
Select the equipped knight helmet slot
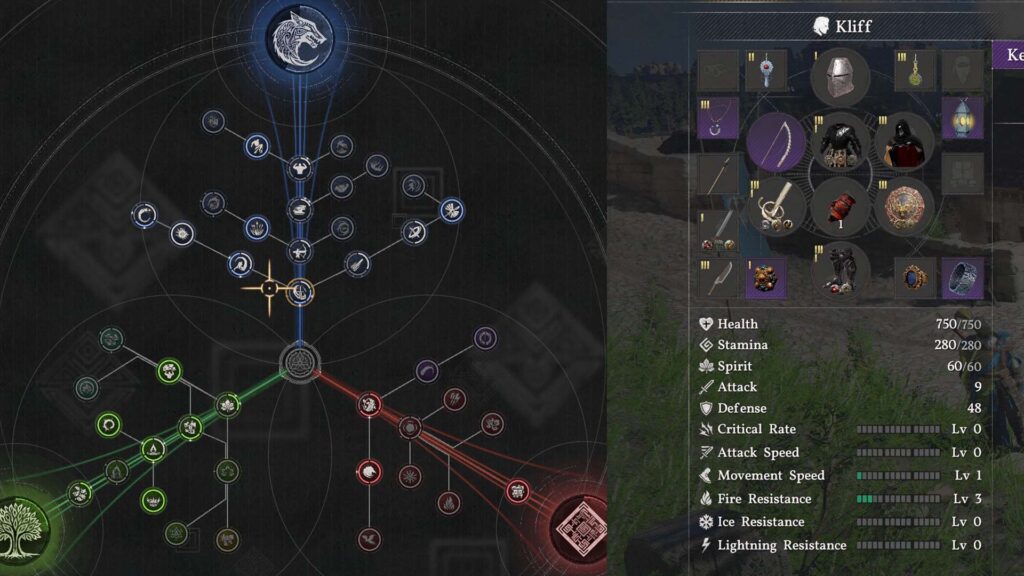point(839,77)
